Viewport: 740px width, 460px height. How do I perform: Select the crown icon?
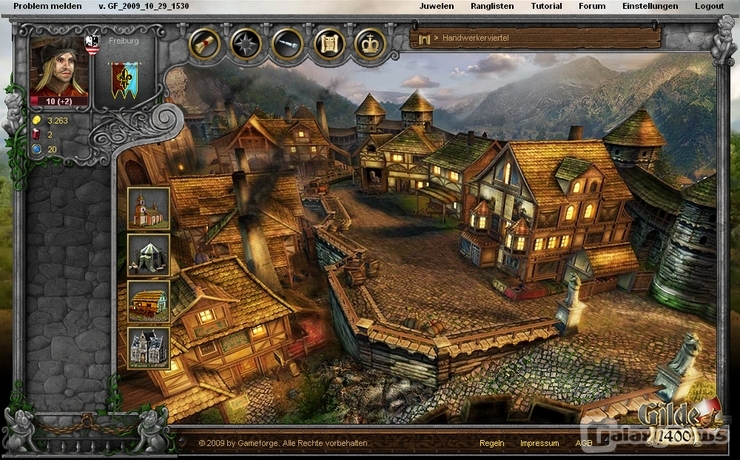pyautogui.click(x=371, y=43)
